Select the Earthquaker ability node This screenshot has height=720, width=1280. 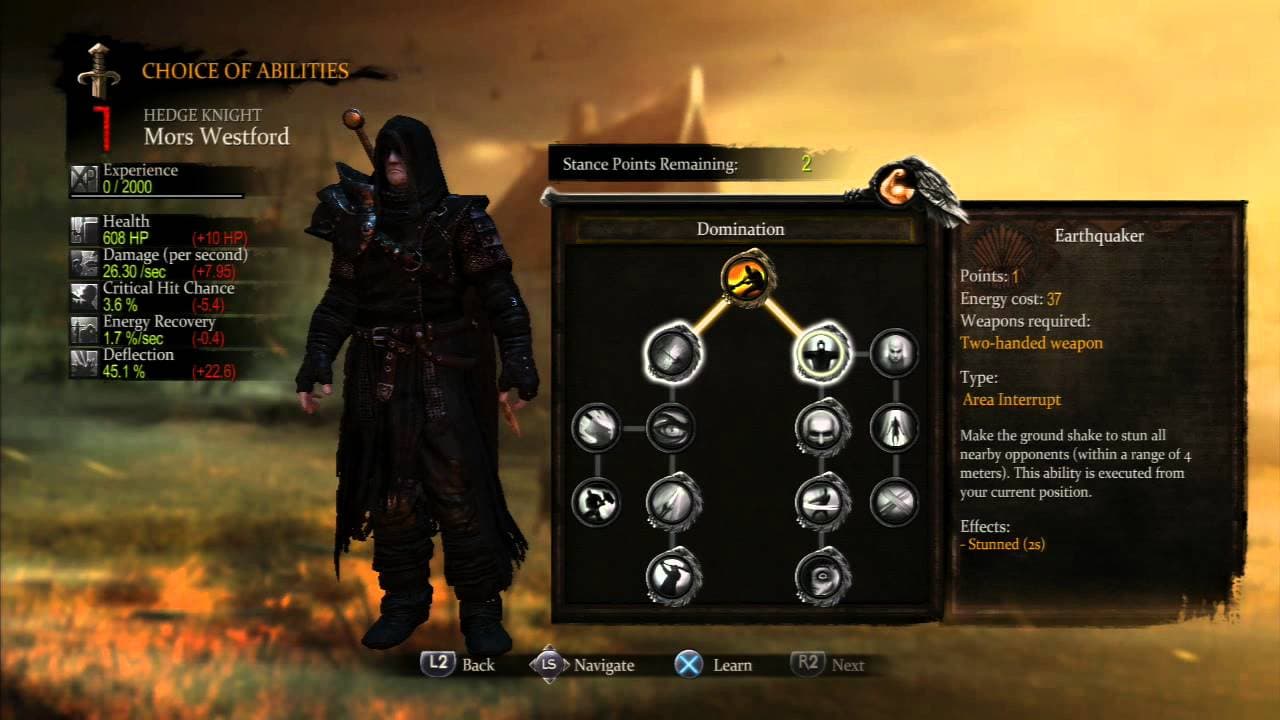pyautogui.click(x=820, y=356)
